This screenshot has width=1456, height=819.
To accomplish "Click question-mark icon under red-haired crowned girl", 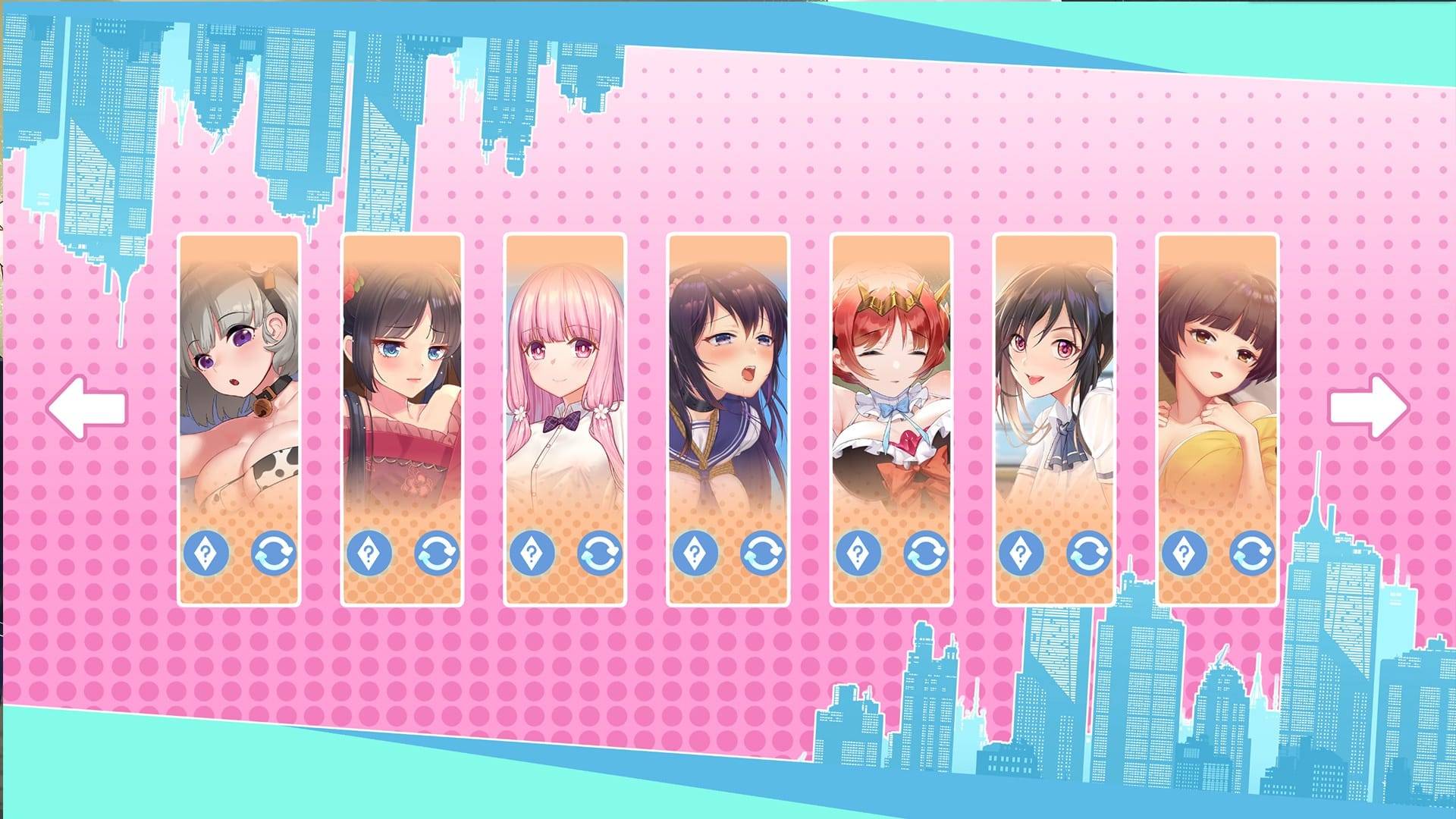I will pos(858,553).
